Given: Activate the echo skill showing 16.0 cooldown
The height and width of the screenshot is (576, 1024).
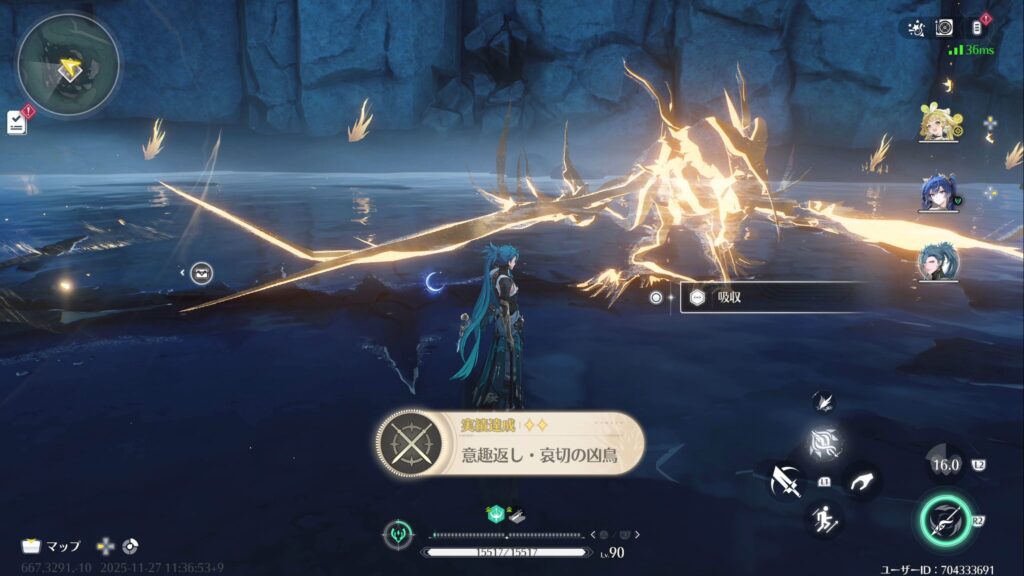Looking at the screenshot, I should click(945, 464).
